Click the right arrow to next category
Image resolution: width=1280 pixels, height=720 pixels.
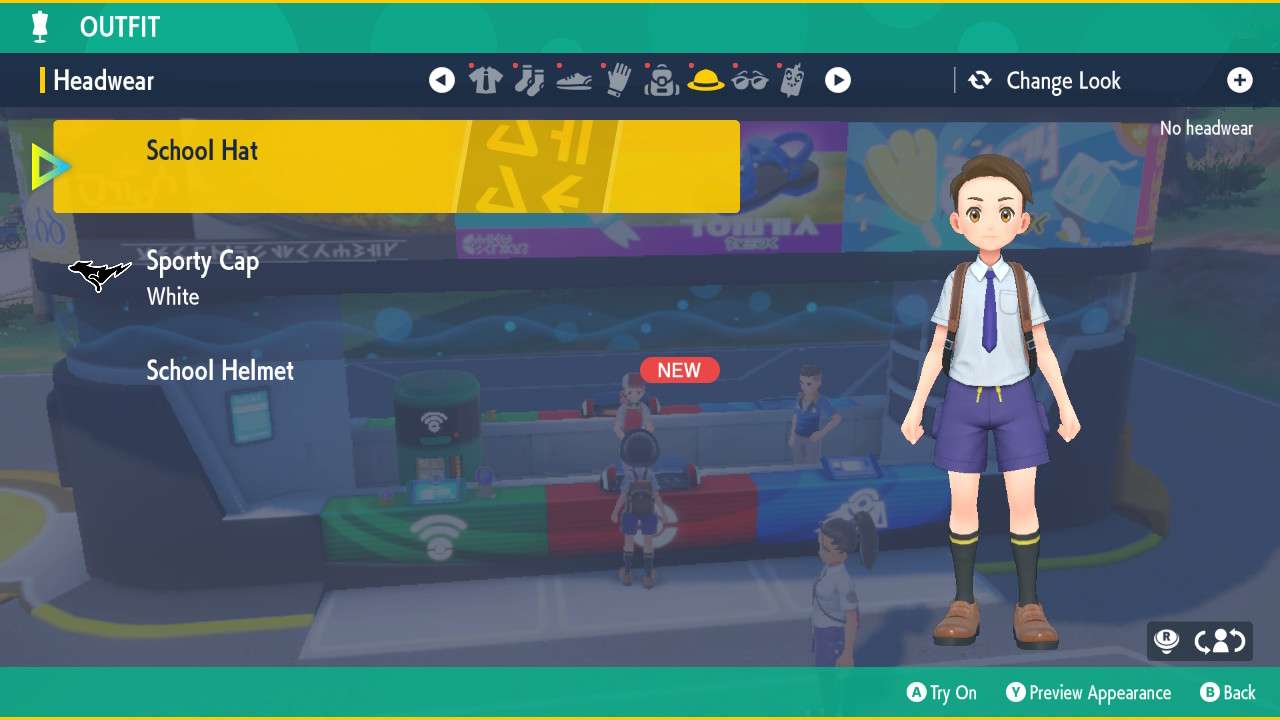click(x=838, y=80)
